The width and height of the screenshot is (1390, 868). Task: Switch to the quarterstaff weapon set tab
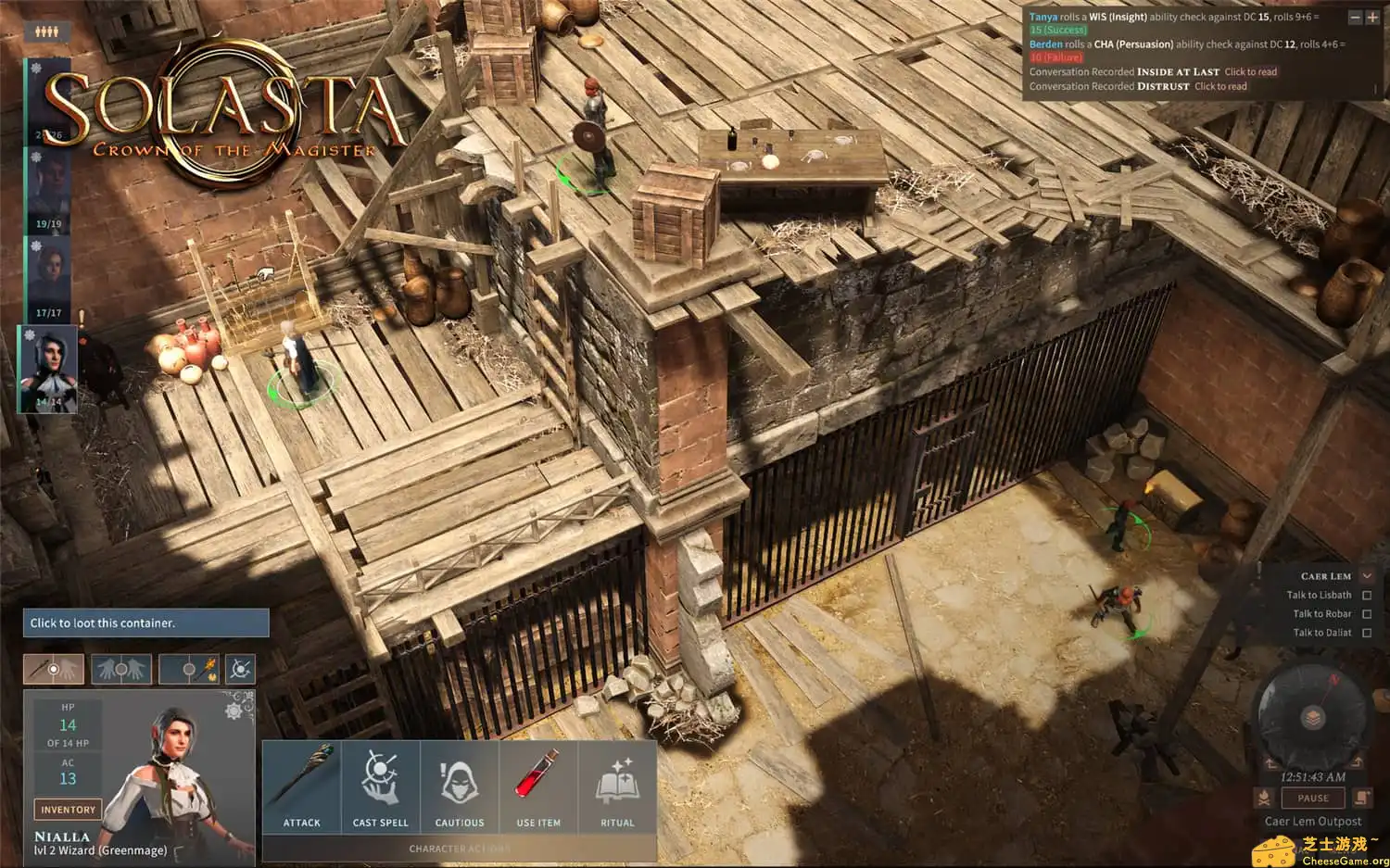point(53,668)
